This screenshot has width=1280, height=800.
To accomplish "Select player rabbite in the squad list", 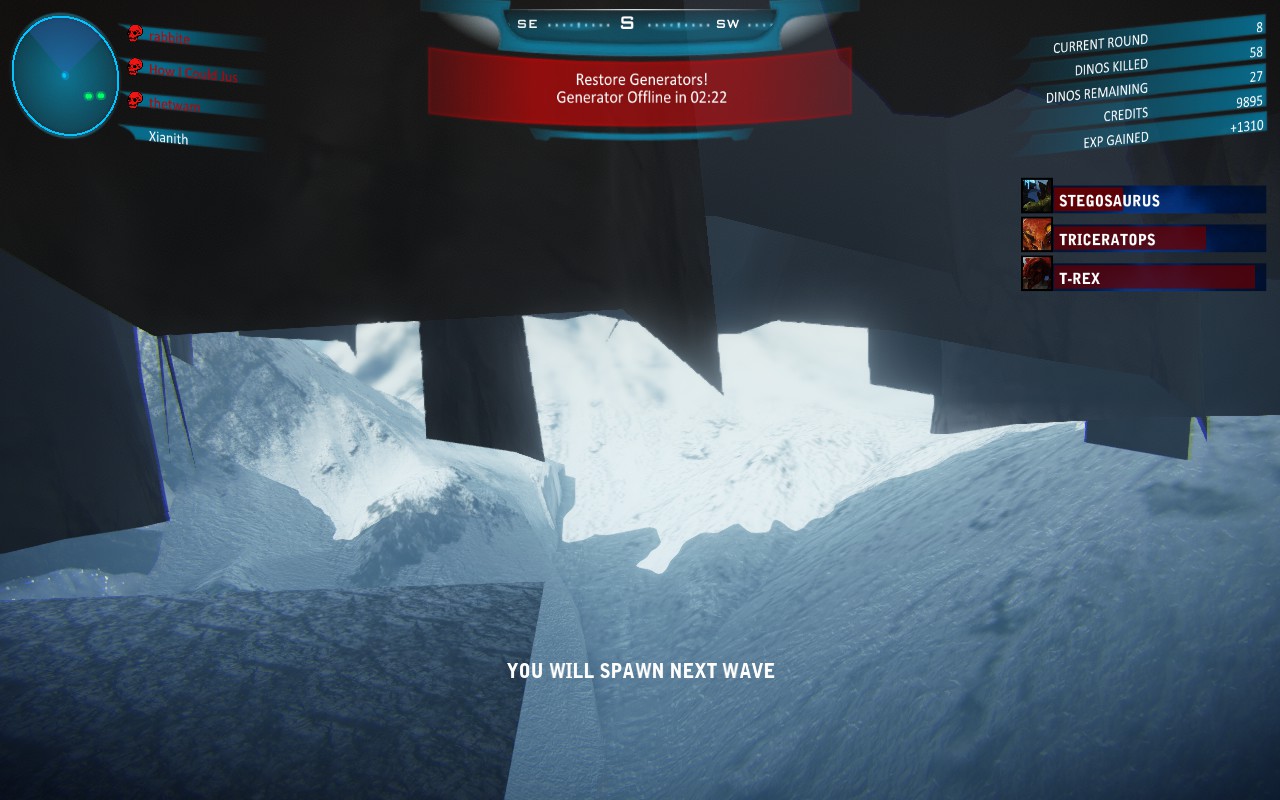I will [x=170, y=38].
